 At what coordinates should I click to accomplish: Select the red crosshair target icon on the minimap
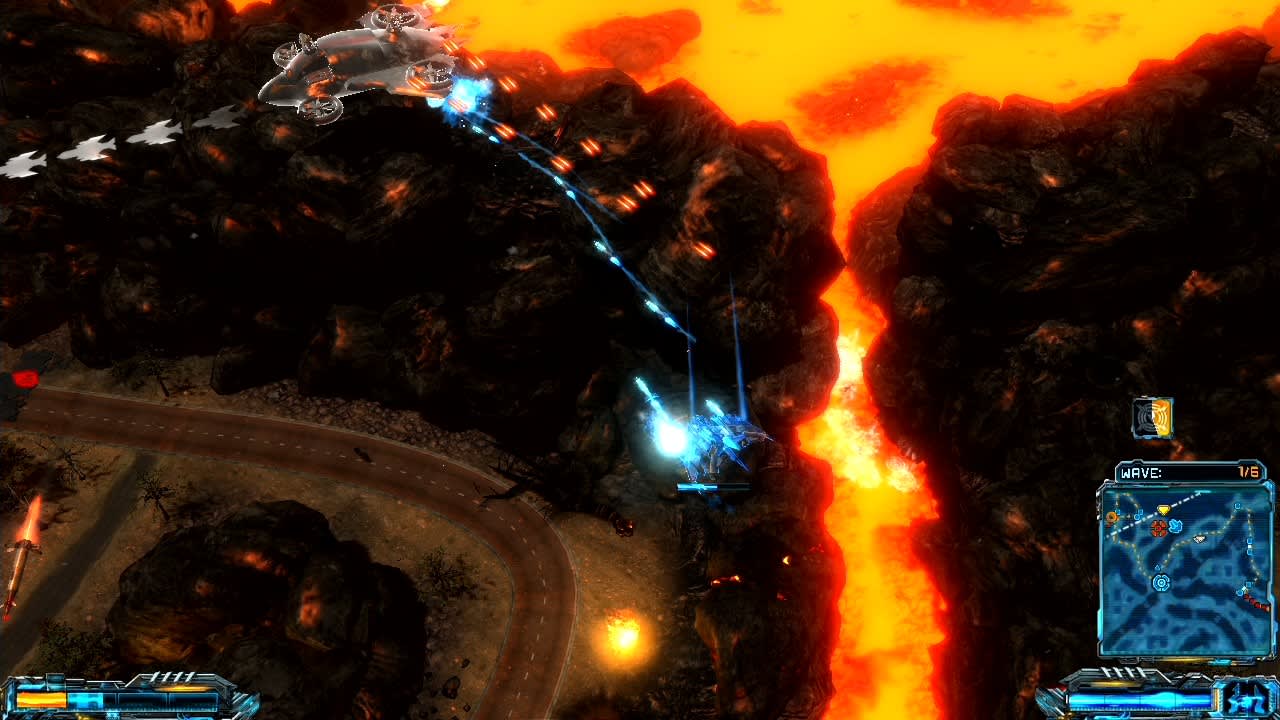tap(1157, 528)
